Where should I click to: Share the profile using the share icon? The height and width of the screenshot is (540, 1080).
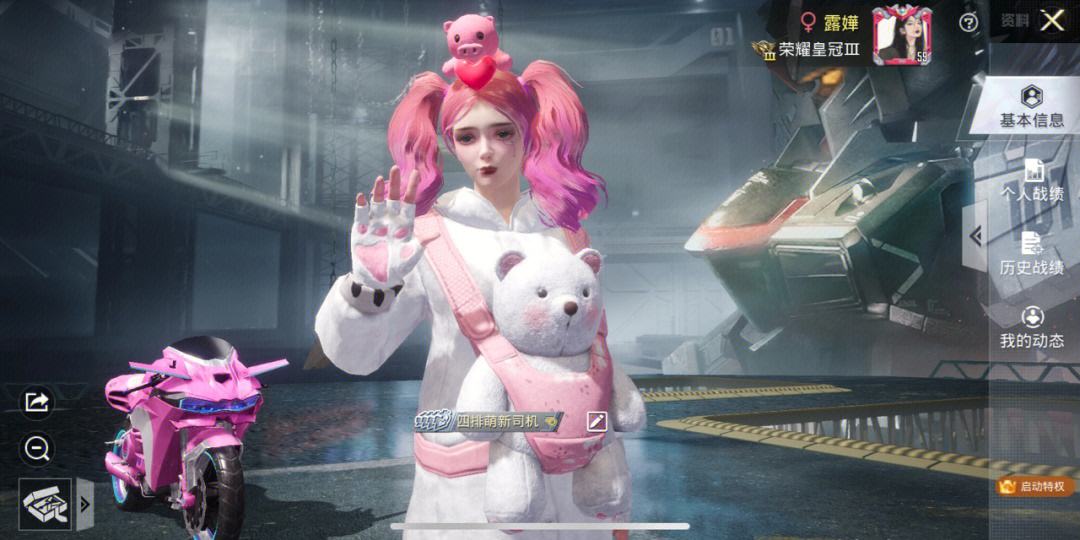click(x=37, y=402)
